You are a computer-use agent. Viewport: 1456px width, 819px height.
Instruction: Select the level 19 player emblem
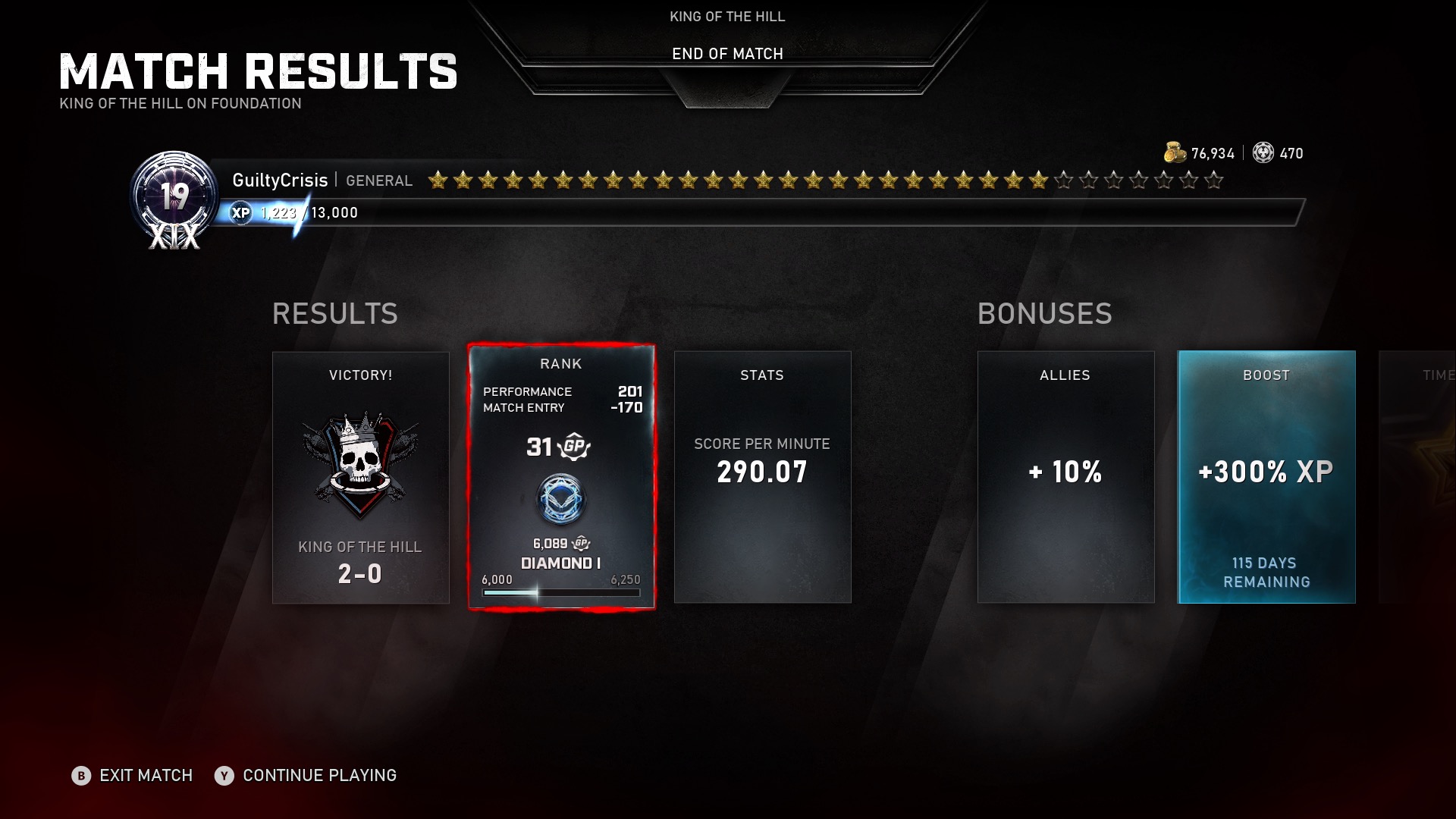174,199
